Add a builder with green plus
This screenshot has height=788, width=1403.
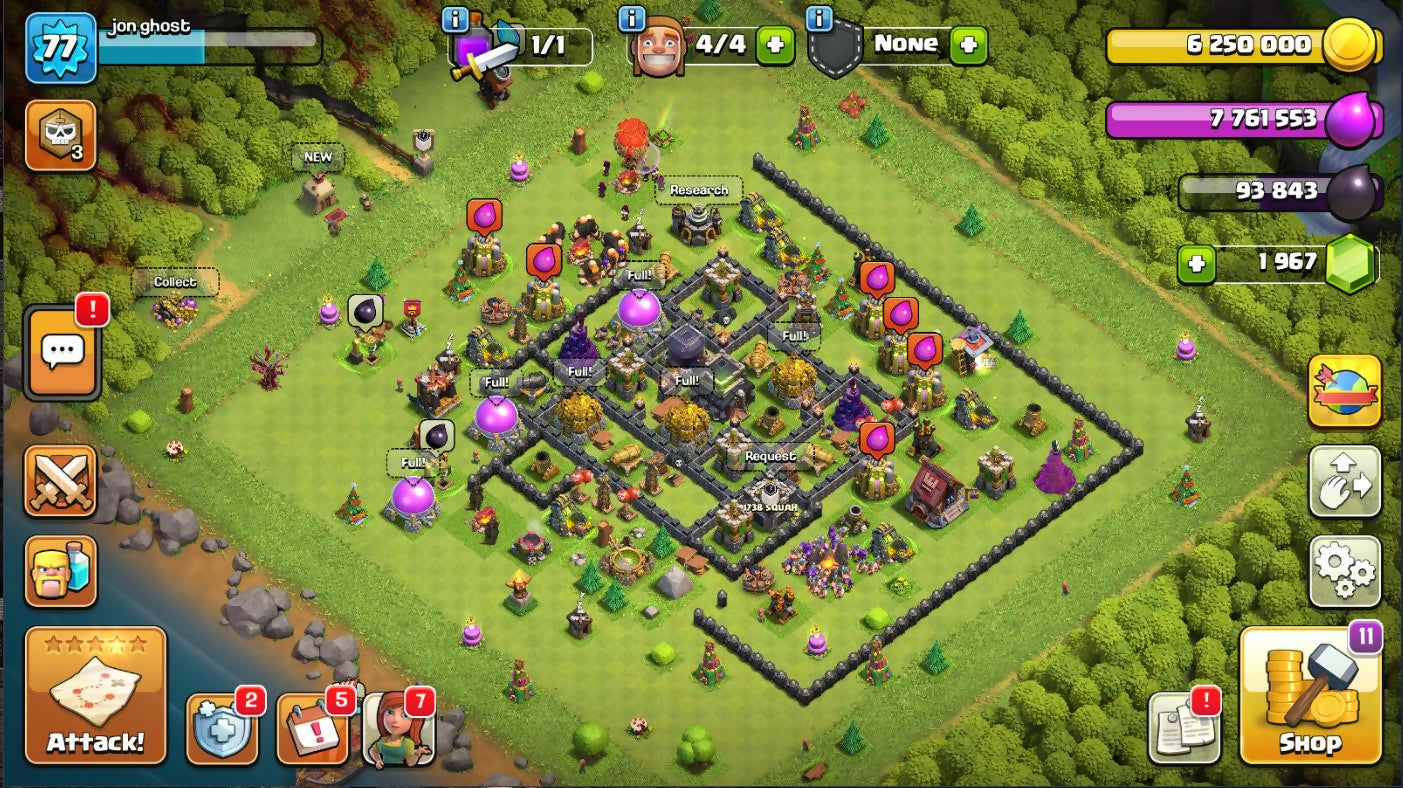(774, 45)
